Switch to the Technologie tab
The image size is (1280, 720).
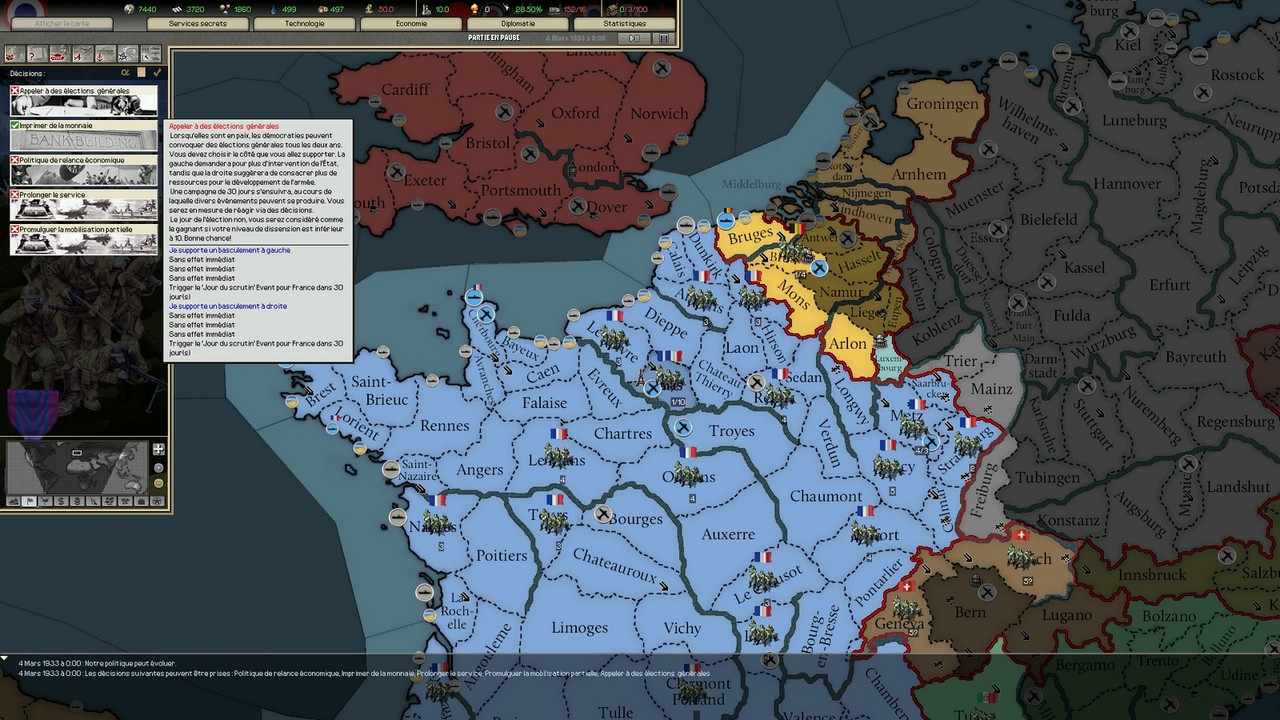click(304, 23)
